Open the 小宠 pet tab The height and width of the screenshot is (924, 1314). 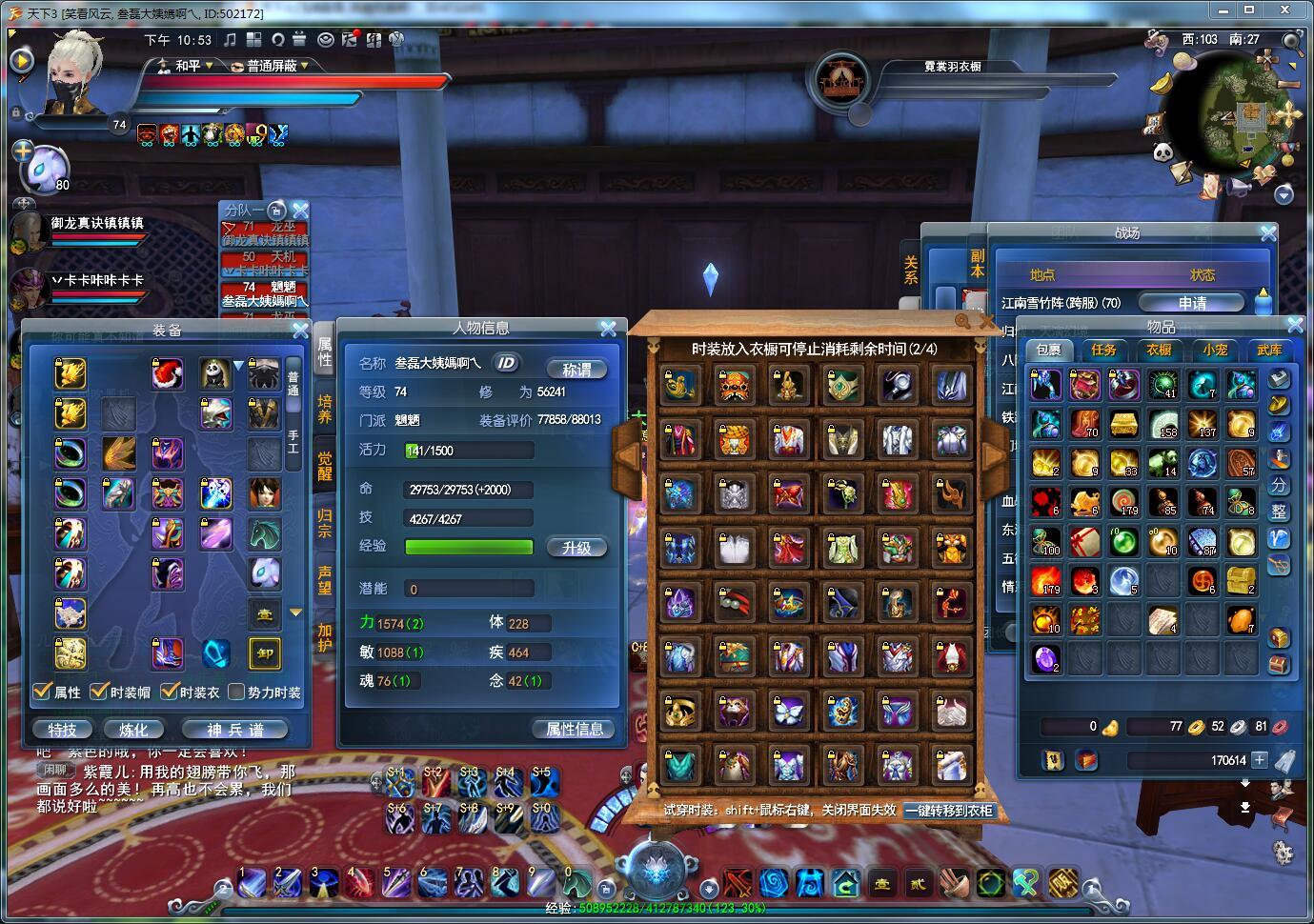click(1214, 350)
